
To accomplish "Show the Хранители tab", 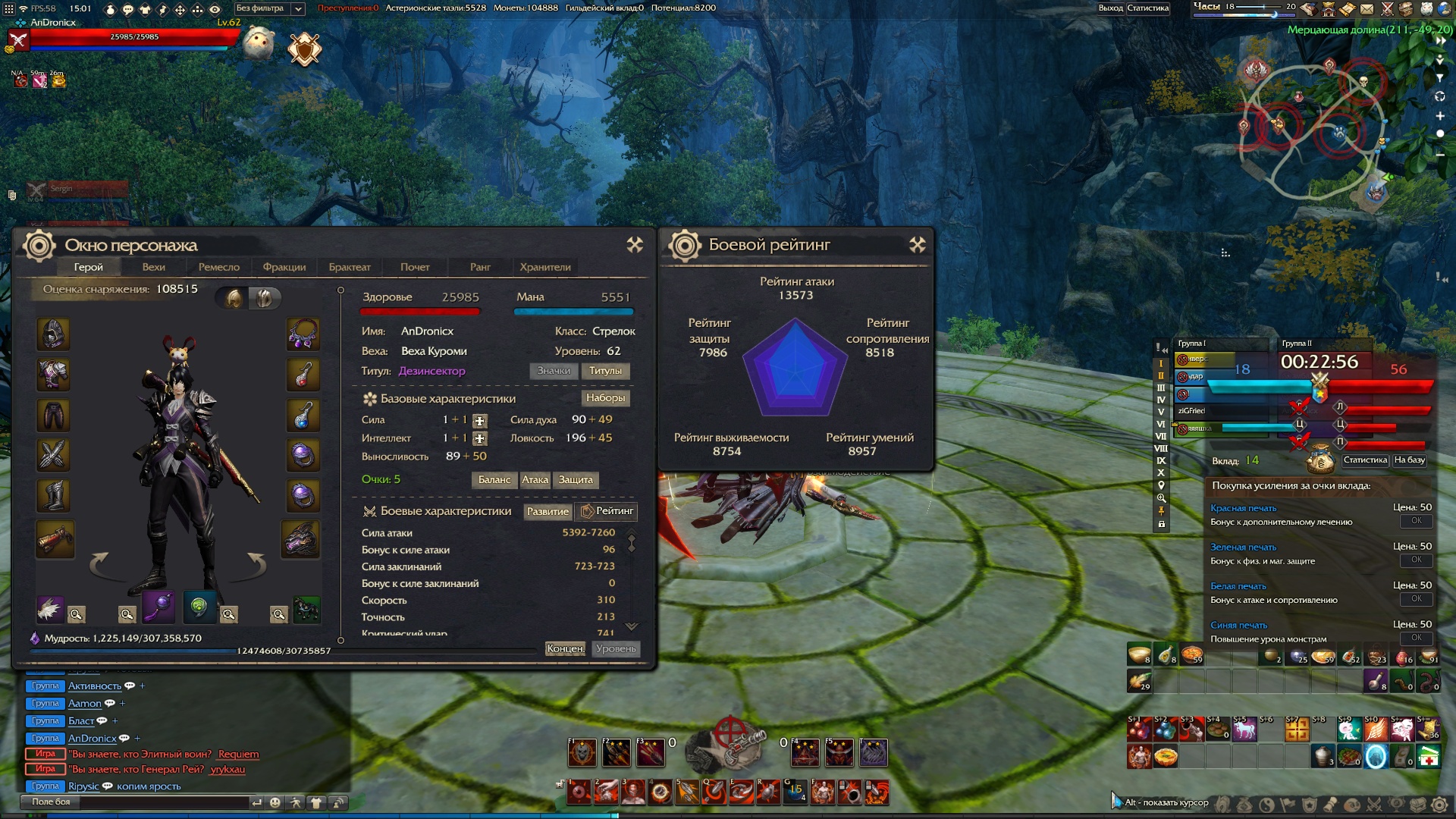I will click(544, 267).
